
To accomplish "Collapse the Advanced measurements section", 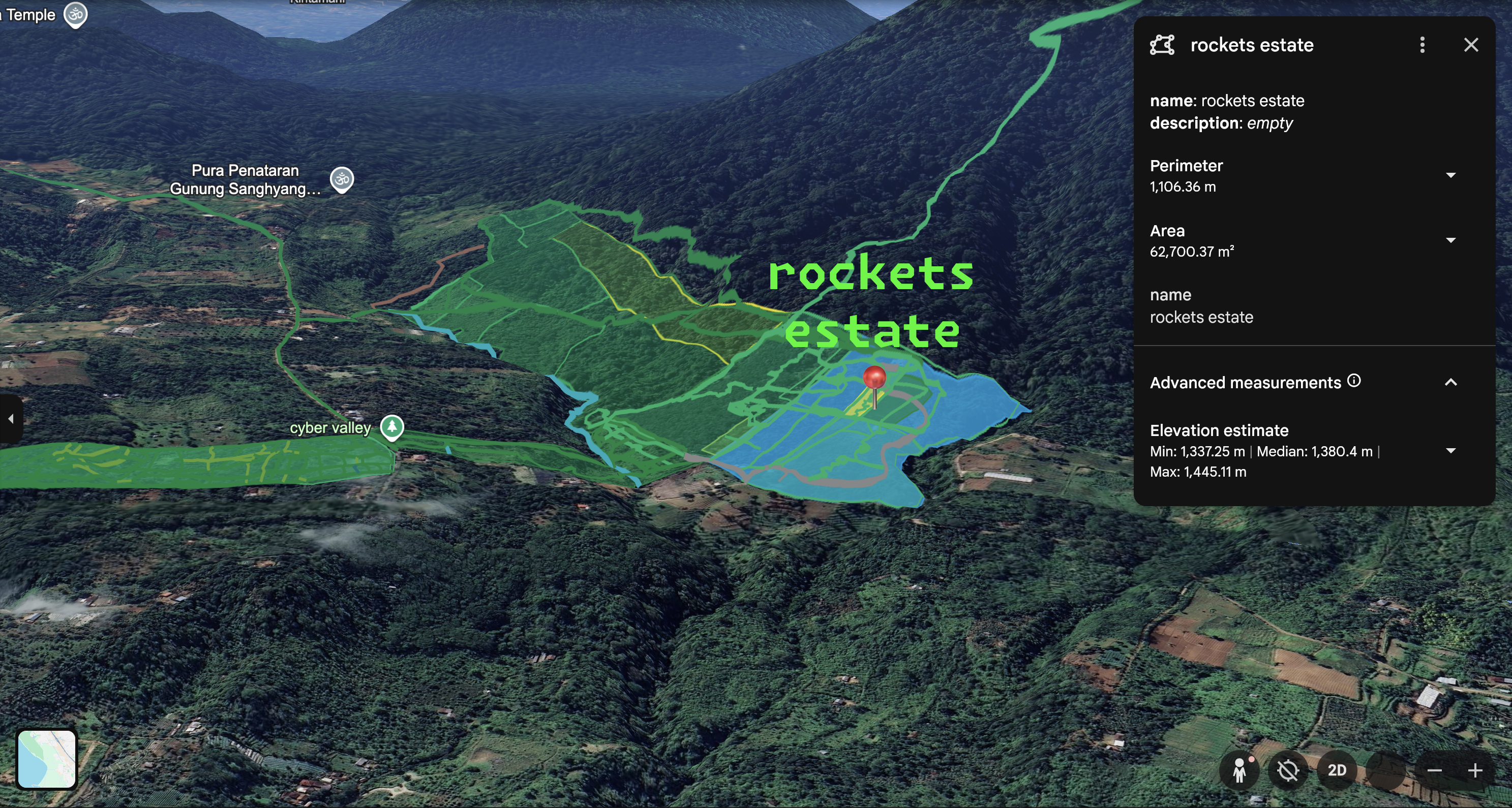I will (x=1450, y=383).
